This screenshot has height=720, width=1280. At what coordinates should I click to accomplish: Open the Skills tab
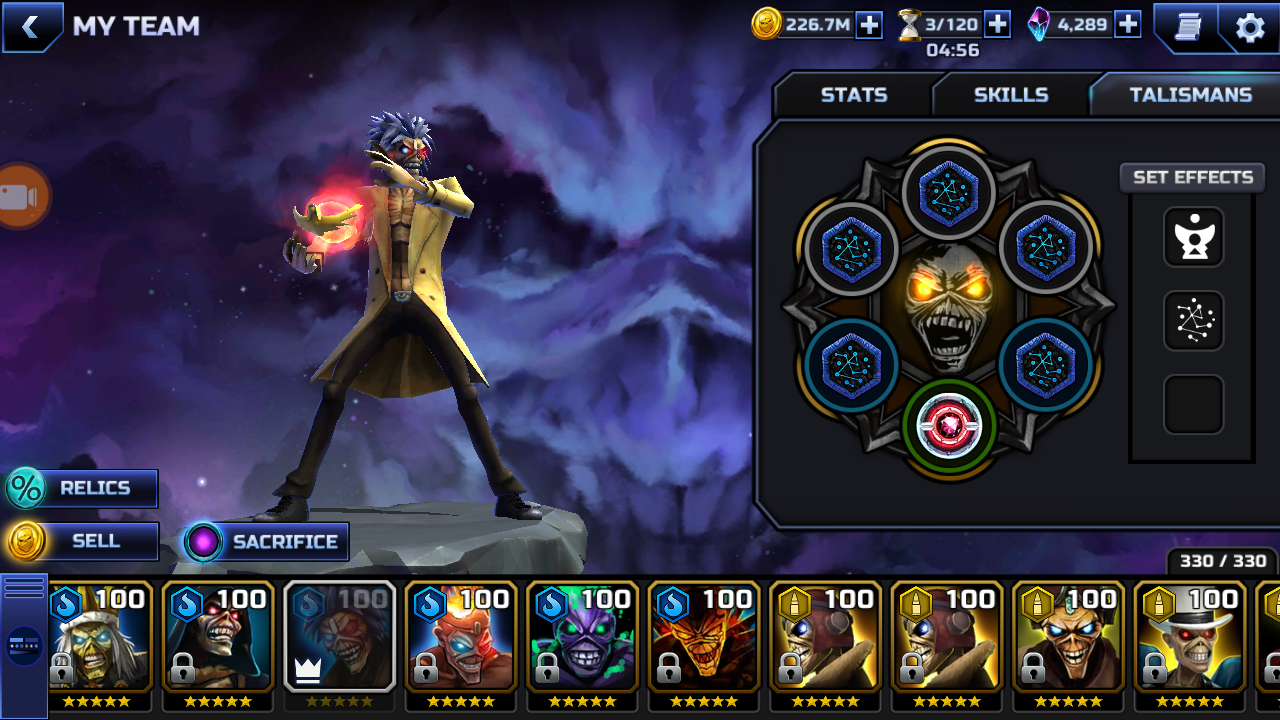1010,95
